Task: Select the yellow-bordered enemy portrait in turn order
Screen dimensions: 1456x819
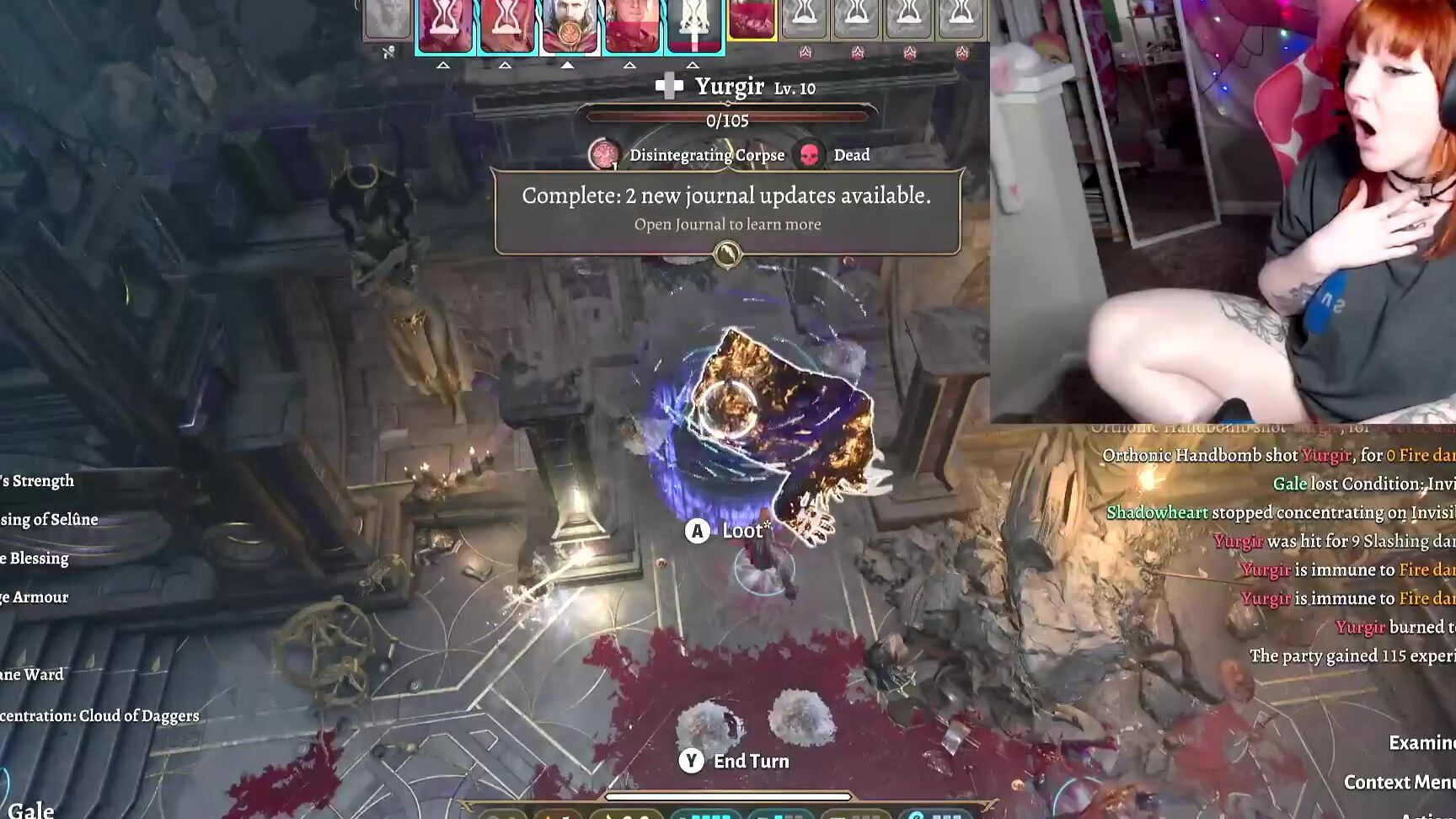Action: coord(752,20)
